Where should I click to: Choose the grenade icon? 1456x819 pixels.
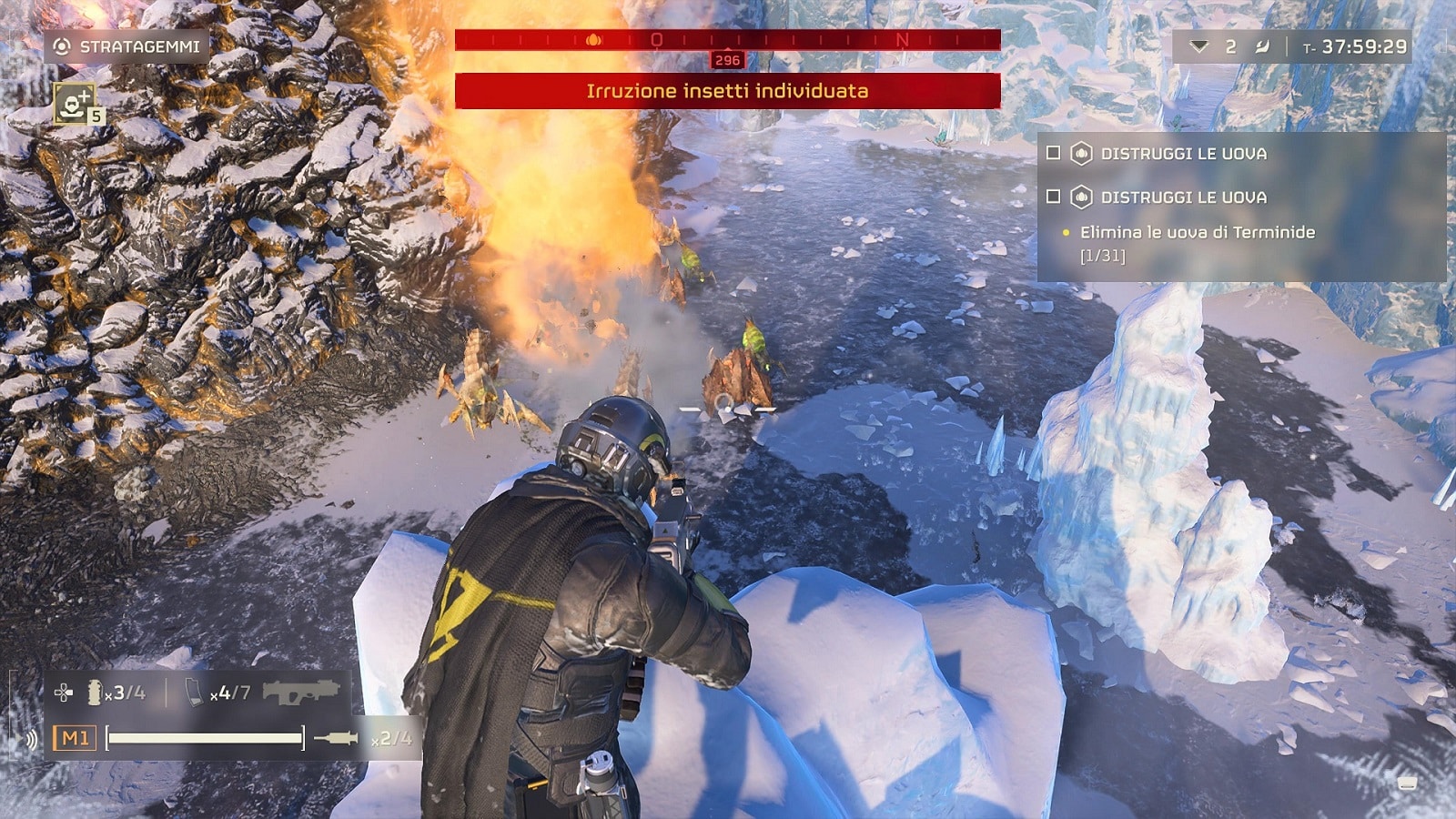[94, 693]
